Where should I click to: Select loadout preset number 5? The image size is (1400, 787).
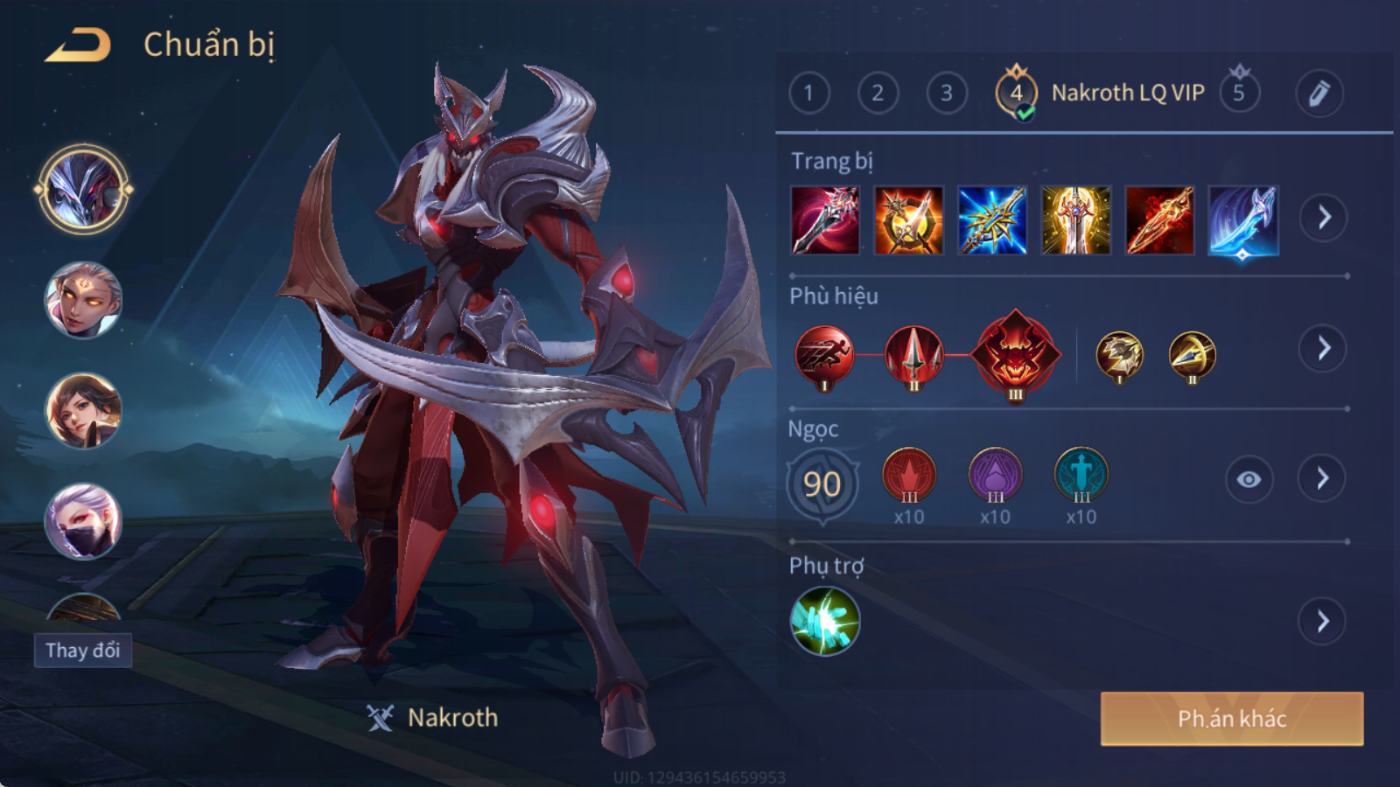tap(1239, 94)
